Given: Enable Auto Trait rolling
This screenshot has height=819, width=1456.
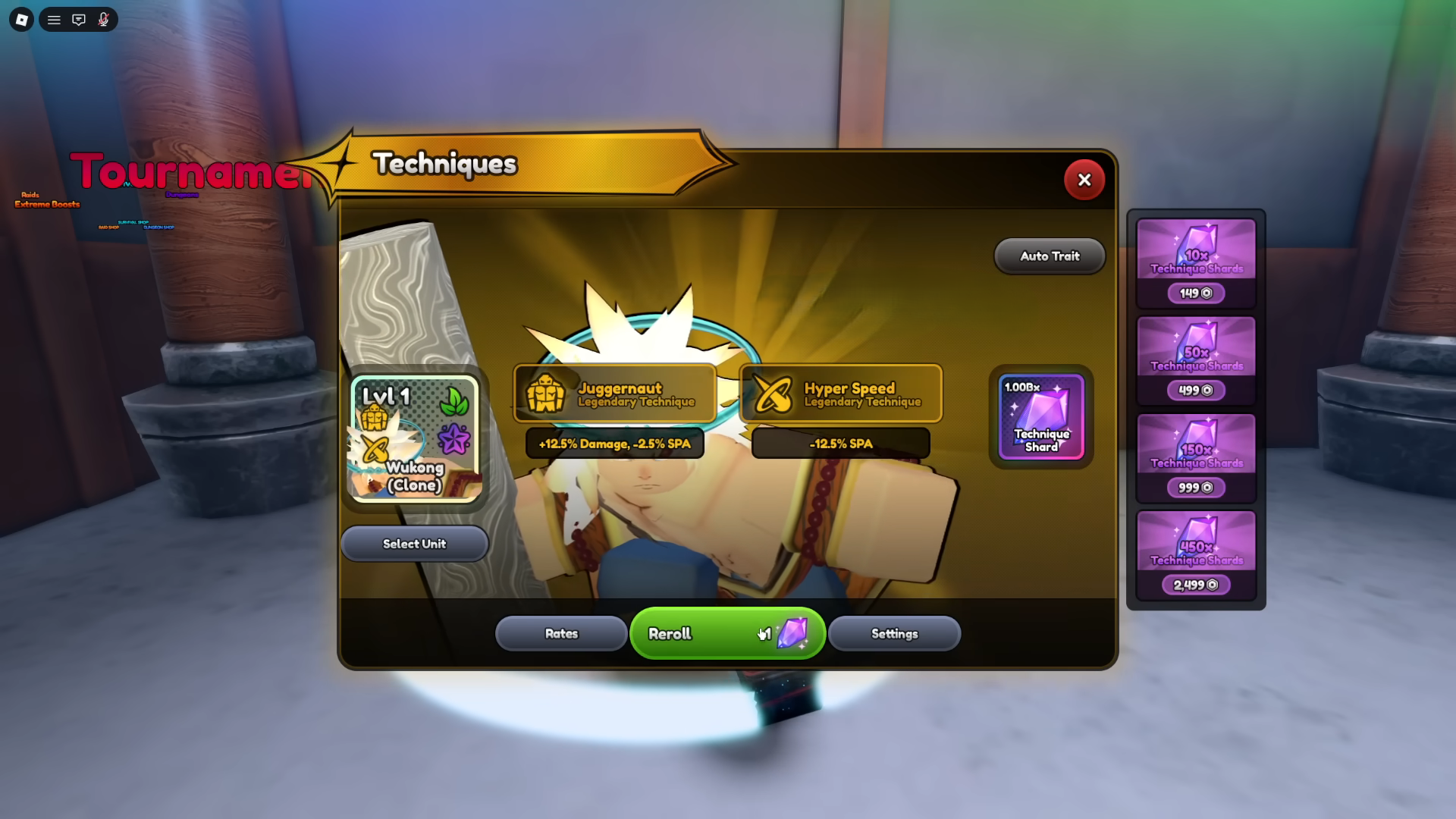Looking at the screenshot, I should click(1049, 256).
